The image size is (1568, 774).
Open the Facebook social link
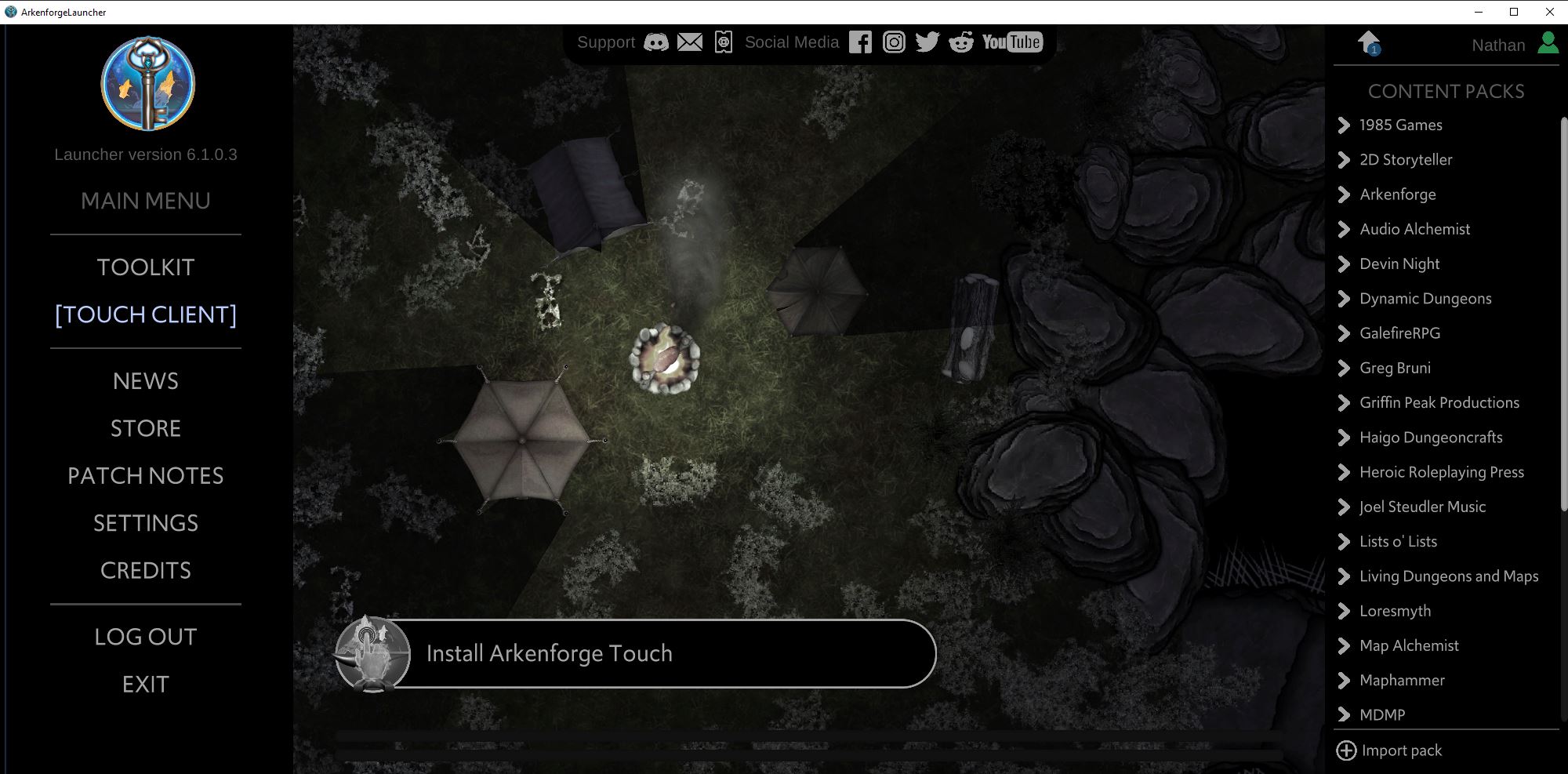[860, 42]
